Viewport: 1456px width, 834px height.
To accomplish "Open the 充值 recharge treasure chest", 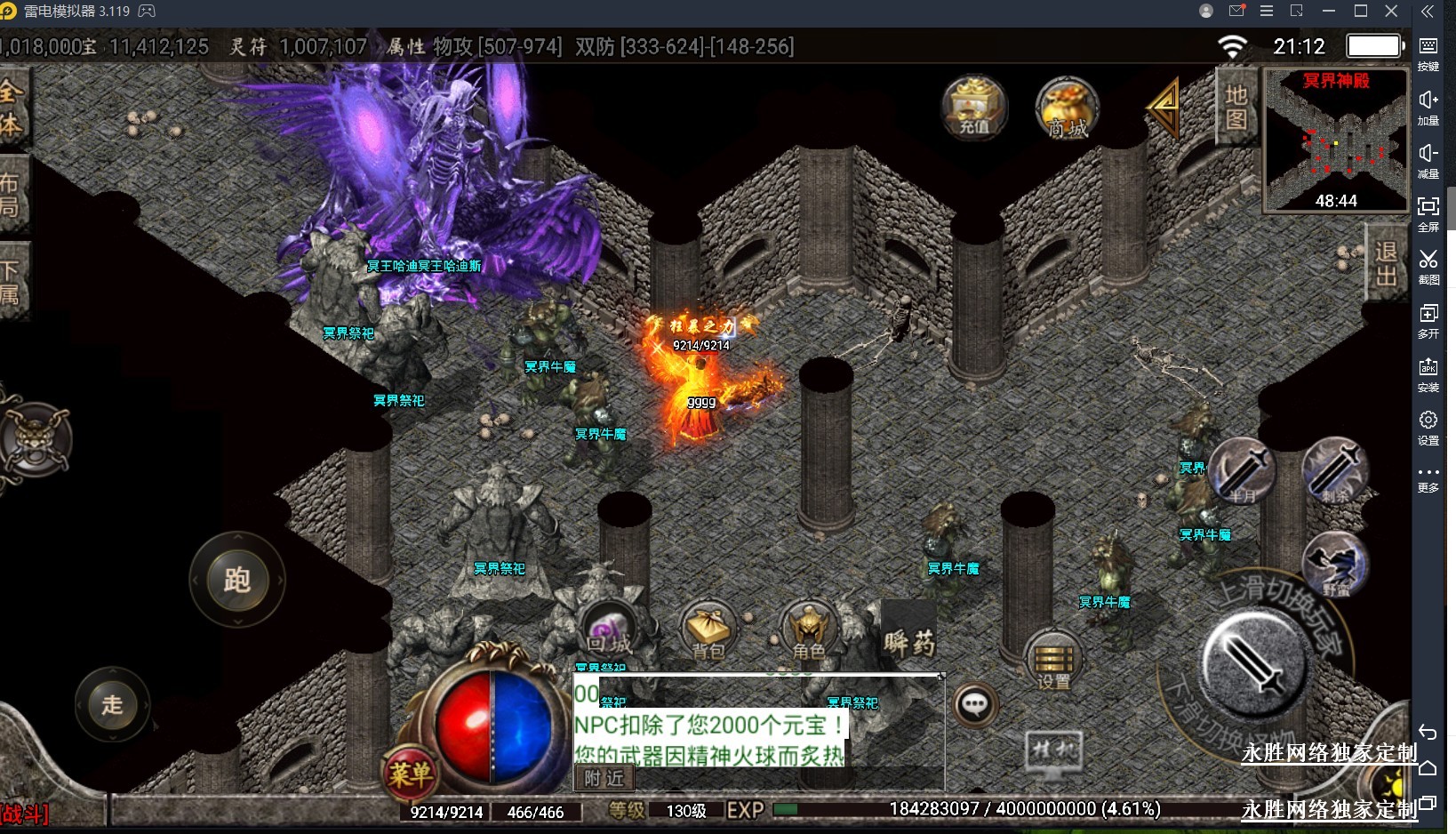I will (974, 108).
